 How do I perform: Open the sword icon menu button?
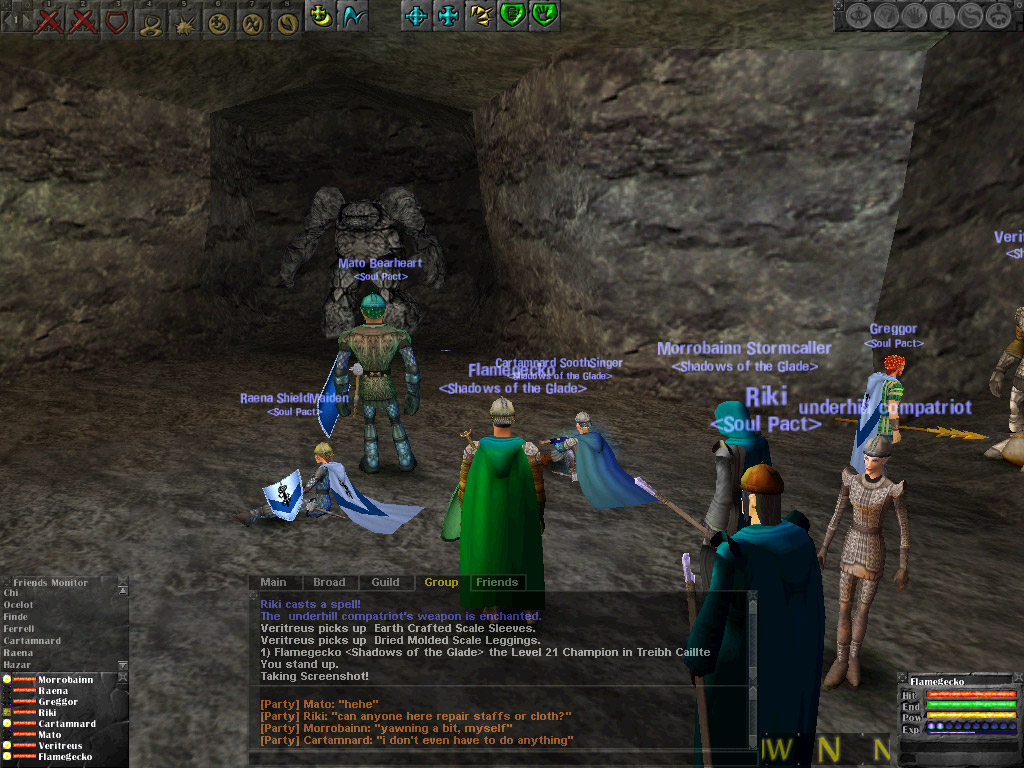click(x=941, y=16)
